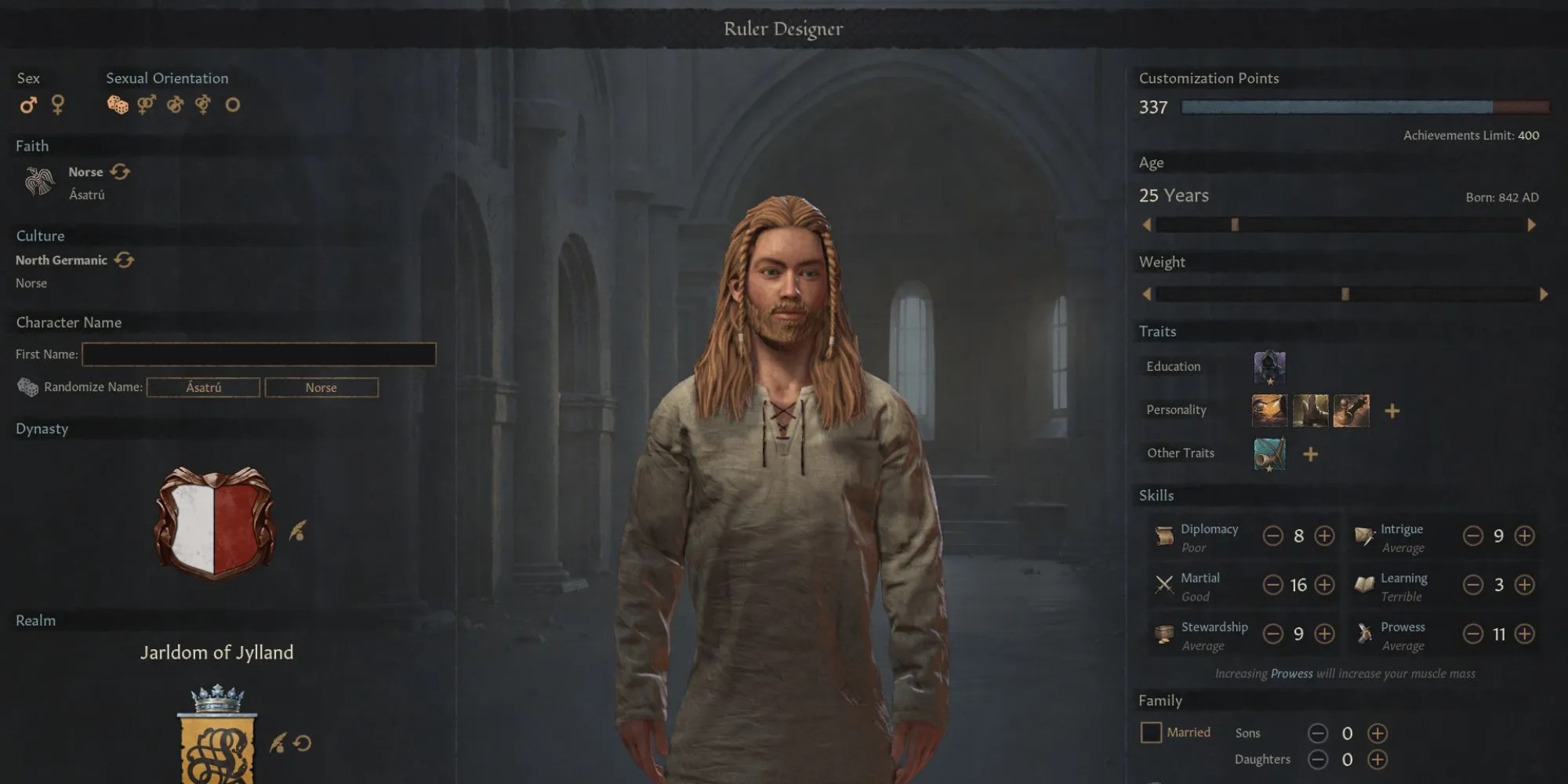View the Other Traits horn icon
1568x784 pixels.
coord(1270,455)
